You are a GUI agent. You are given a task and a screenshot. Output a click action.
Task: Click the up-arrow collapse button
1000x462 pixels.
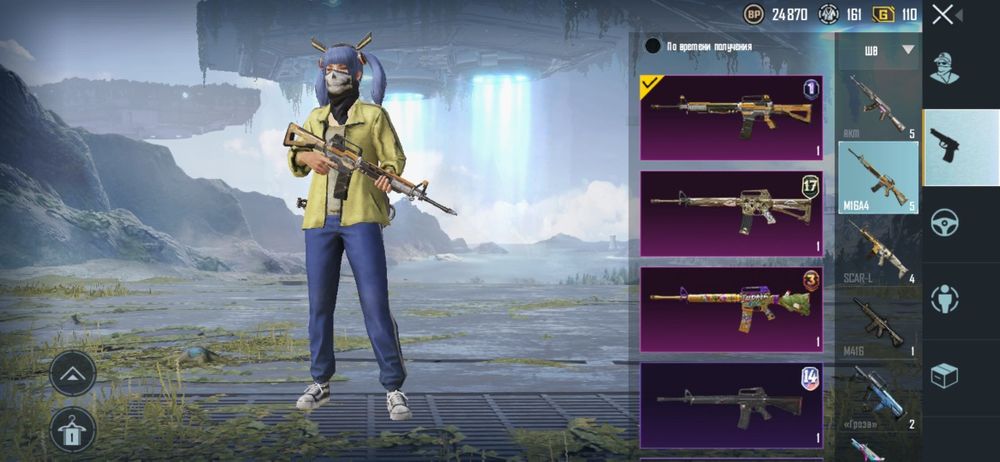click(x=73, y=373)
